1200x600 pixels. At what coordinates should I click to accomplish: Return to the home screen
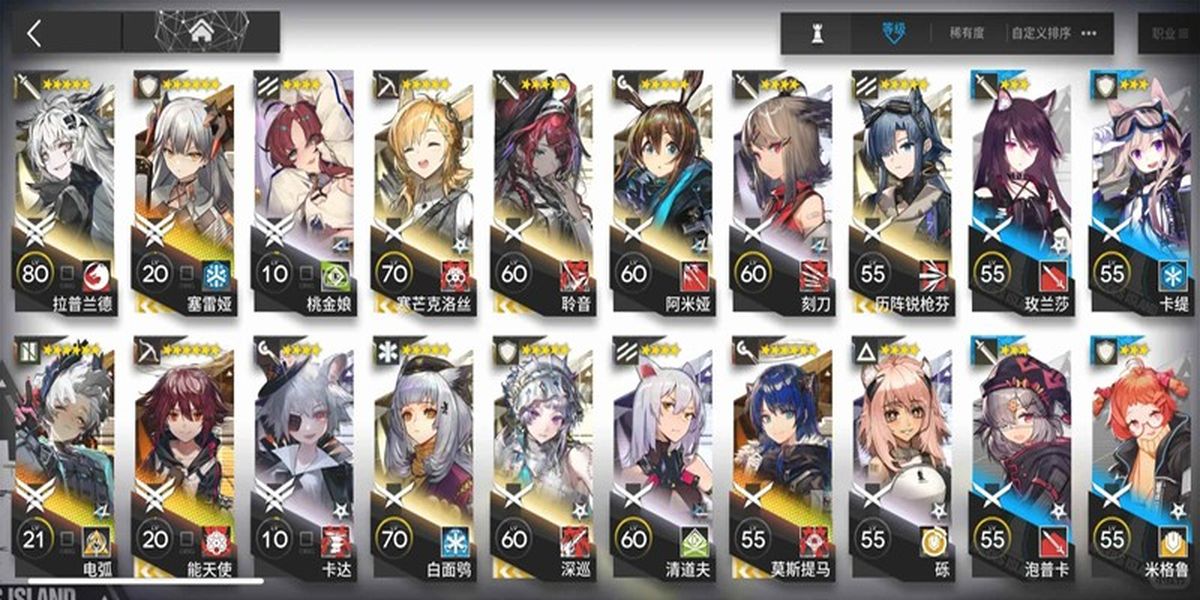(x=201, y=33)
